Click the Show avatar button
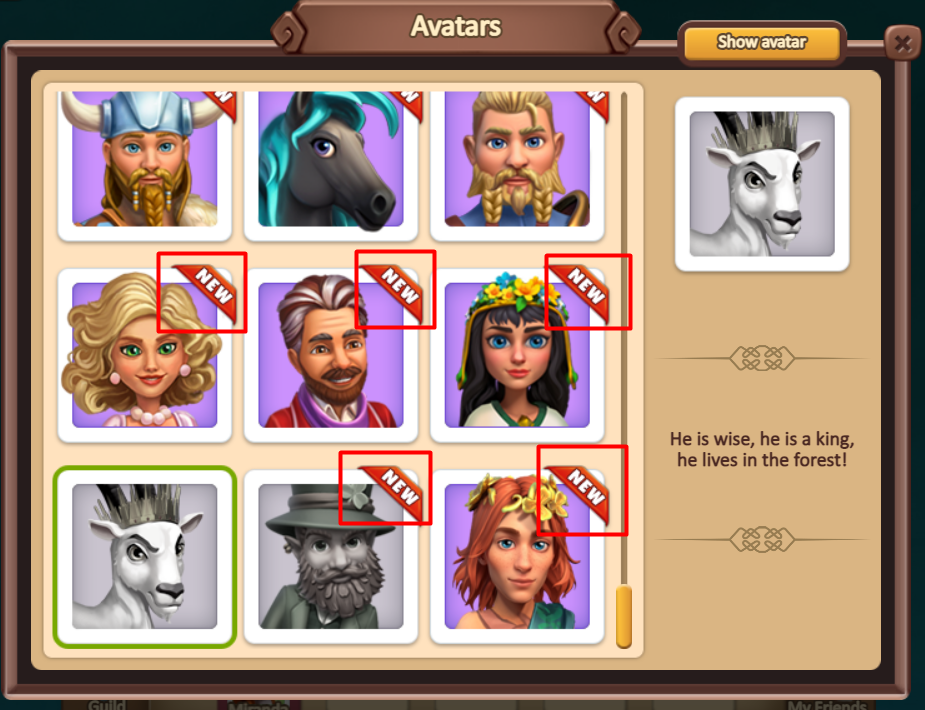This screenshot has width=925, height=710. click(x=762, y=42)
